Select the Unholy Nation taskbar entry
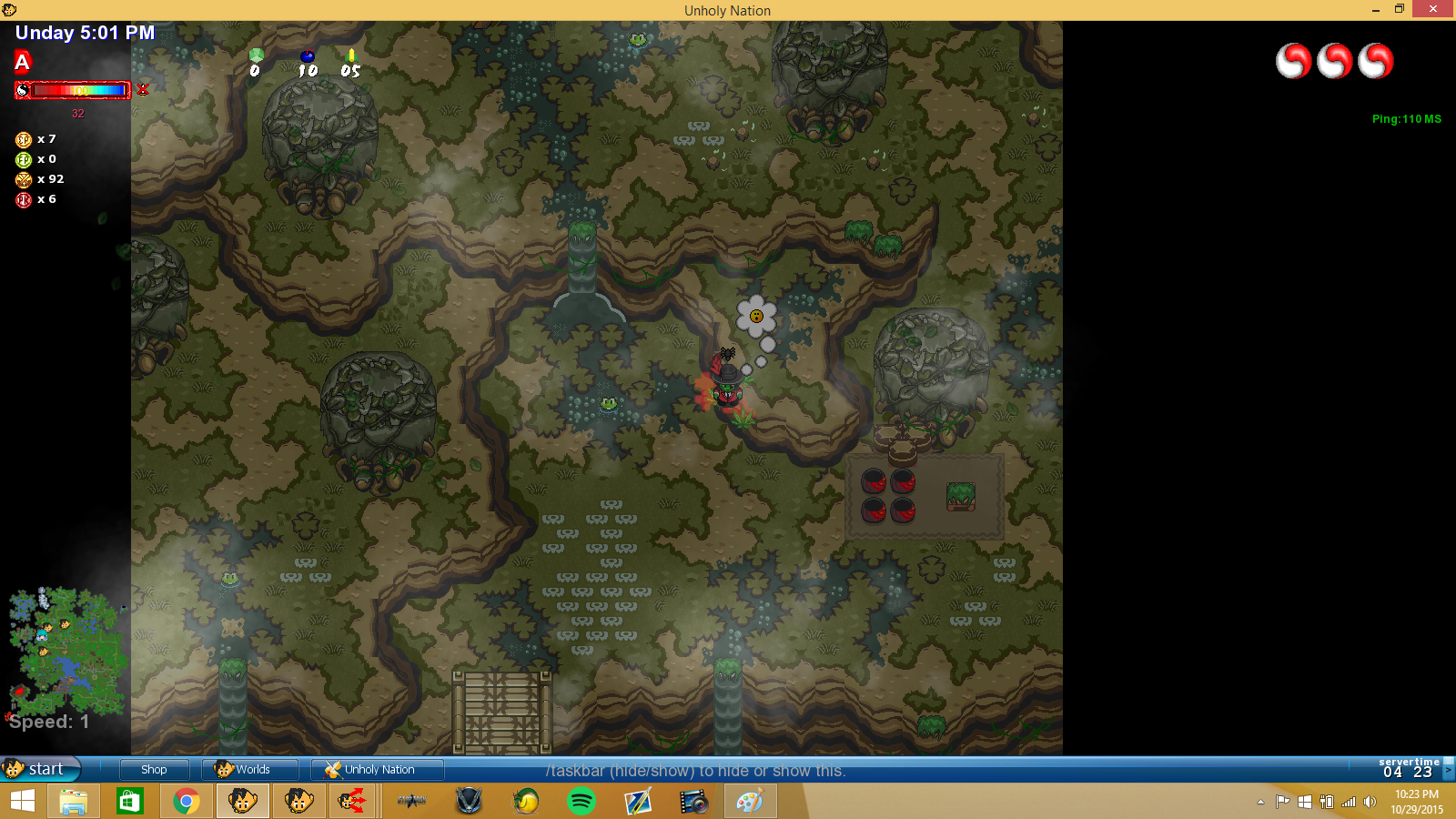This screenshot has height=819, width=1456. point(377,769)
